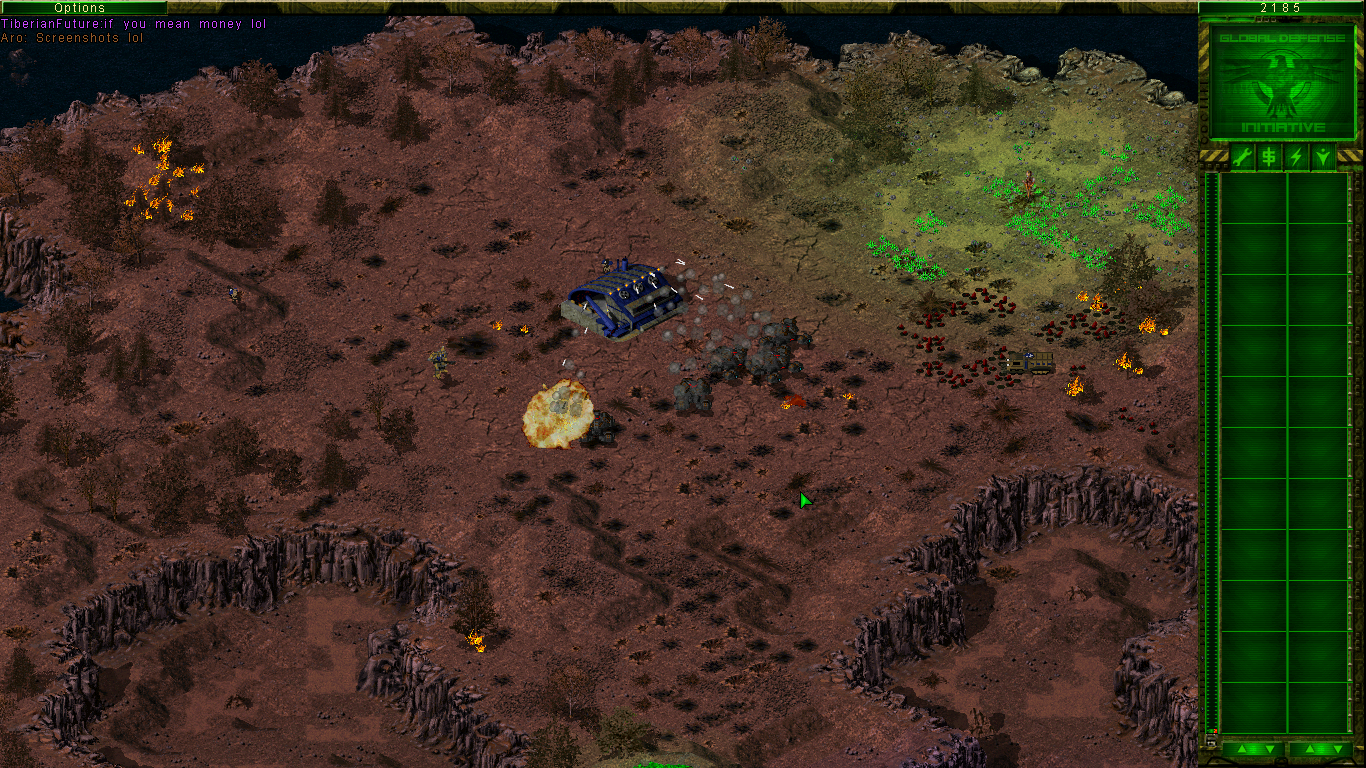Image resolution: width=1366 pixels, height=768 pixels.
Task: Click the power level strip on the sidebar edge
Action: [x=1206, y=450]
